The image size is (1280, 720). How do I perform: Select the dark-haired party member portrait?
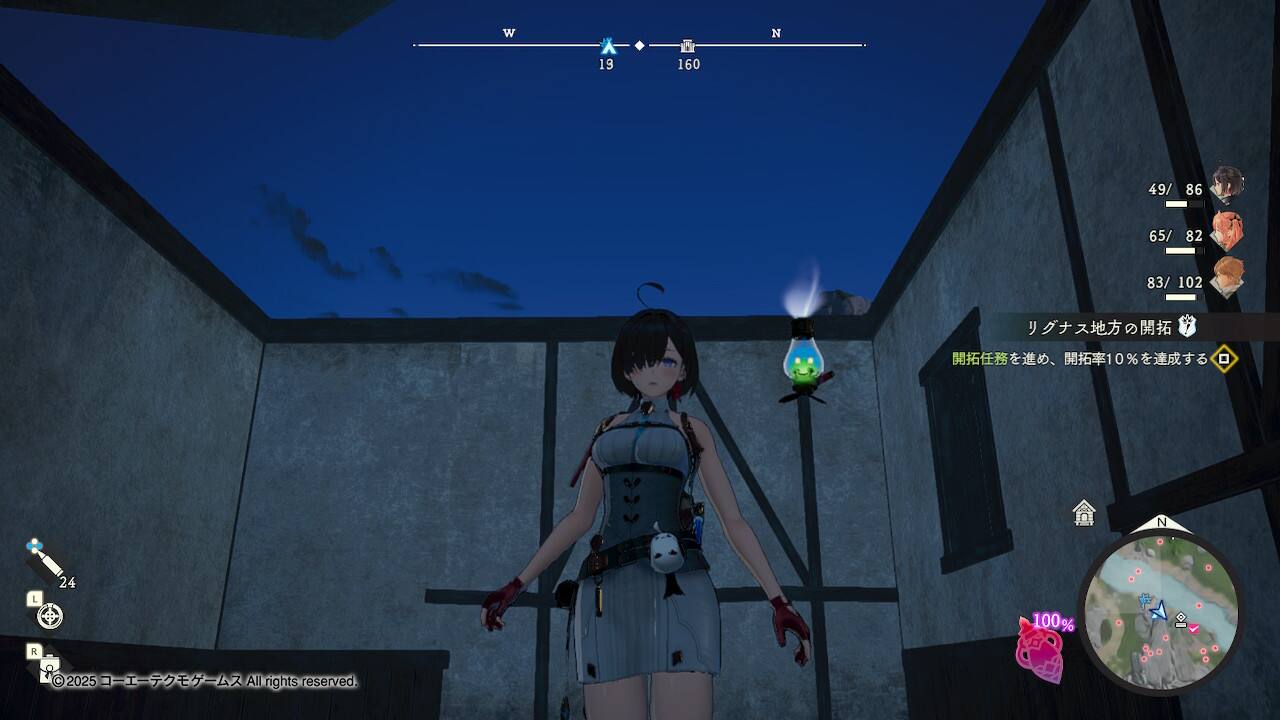click(1226, 186)
